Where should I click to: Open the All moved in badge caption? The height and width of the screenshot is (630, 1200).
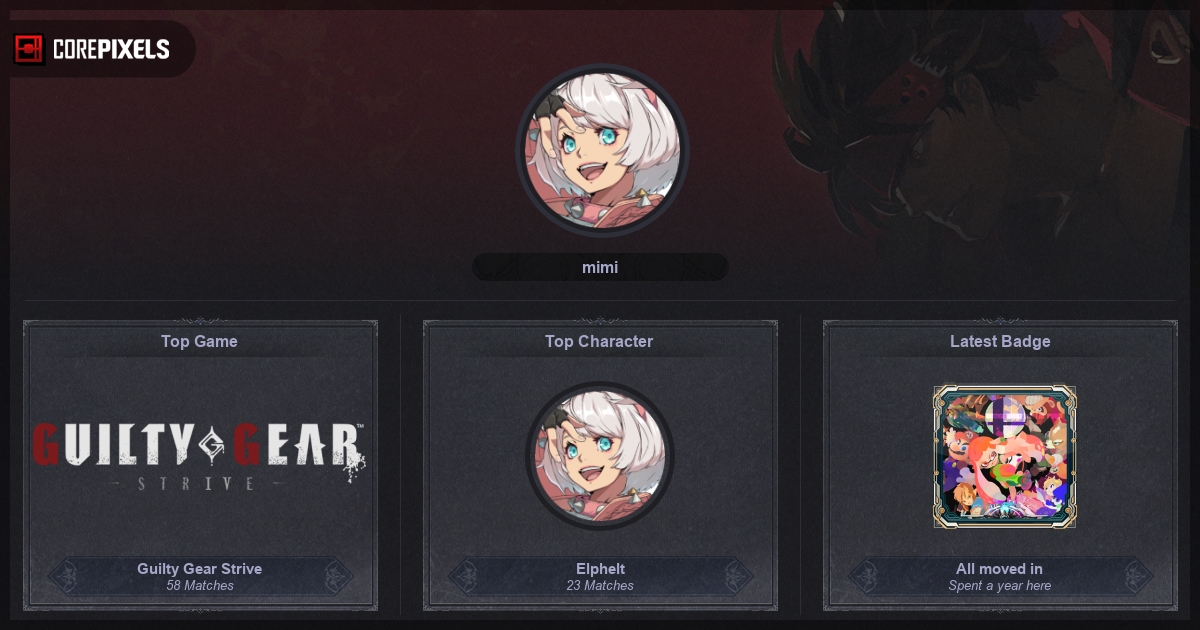pyautogui.click(x=1000, y=576)
